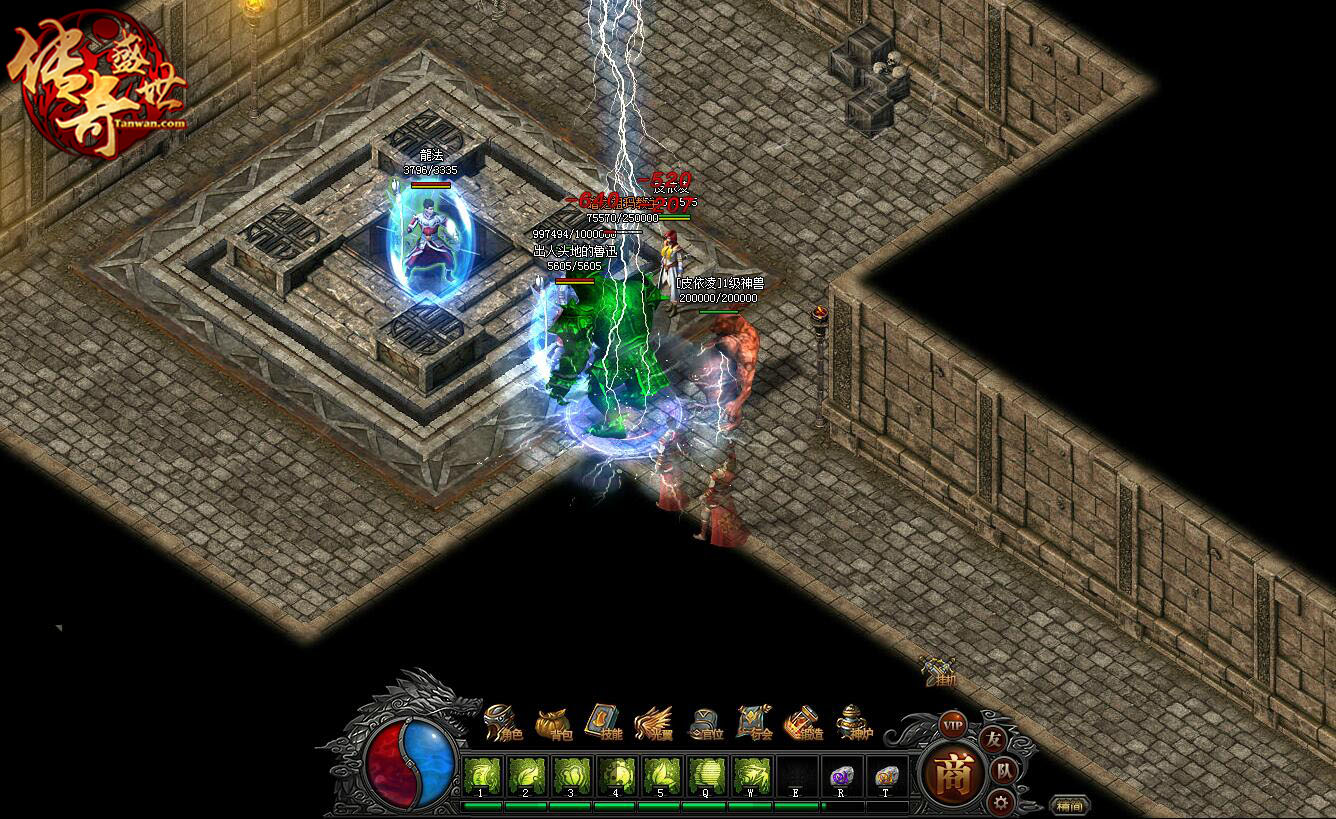Open the 友 friends list
The image size is (1336, 819).
tap(993, 739)
